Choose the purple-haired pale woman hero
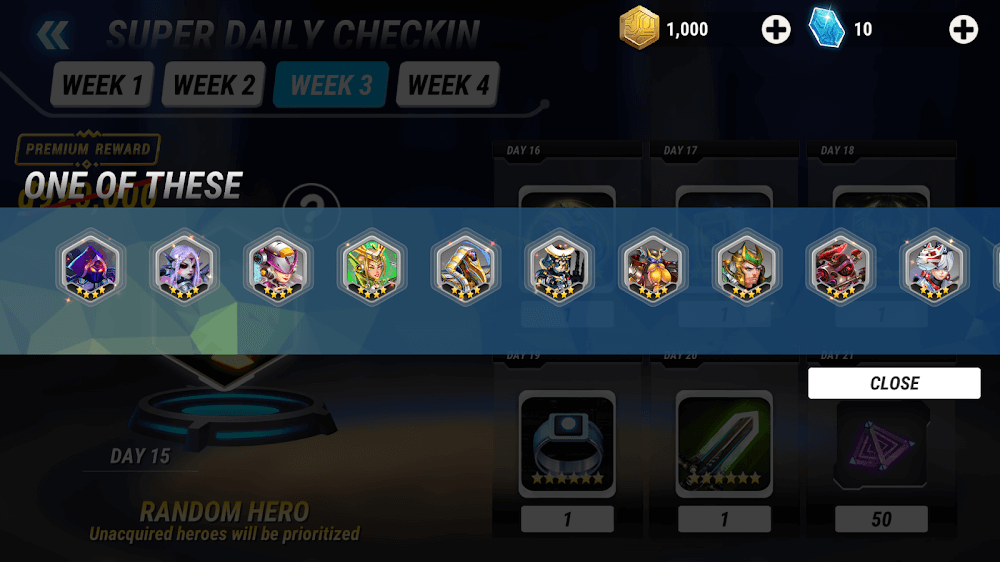 click(183, 267)
